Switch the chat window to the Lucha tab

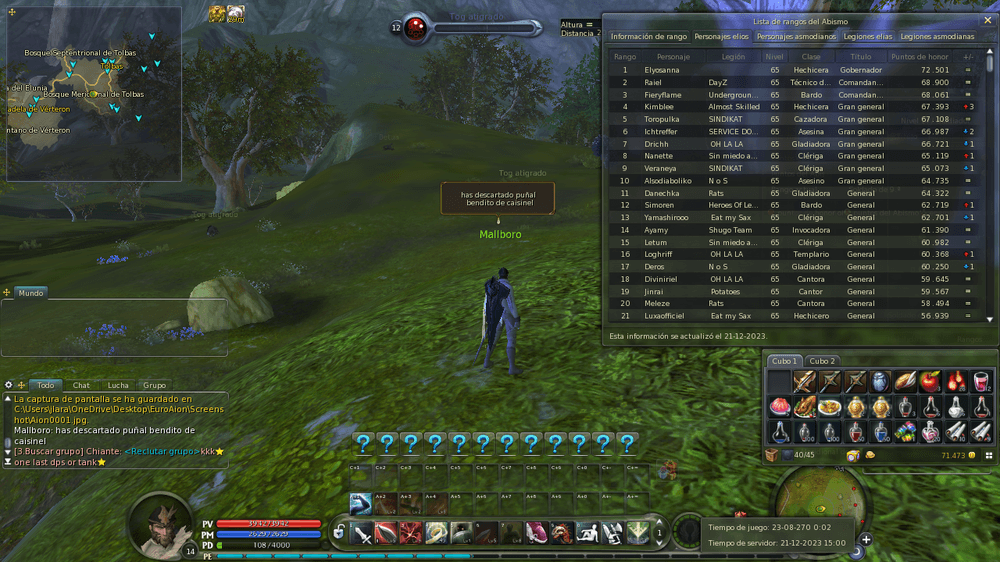(x=118, y=385)
